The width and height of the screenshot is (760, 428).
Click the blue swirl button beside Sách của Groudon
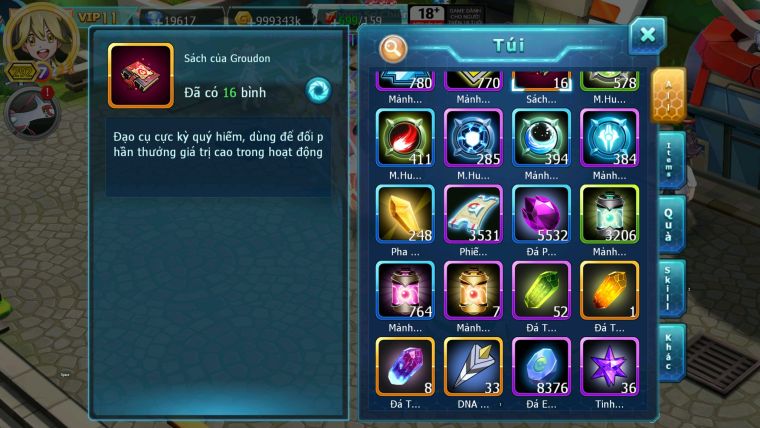[x=318, y=88]
